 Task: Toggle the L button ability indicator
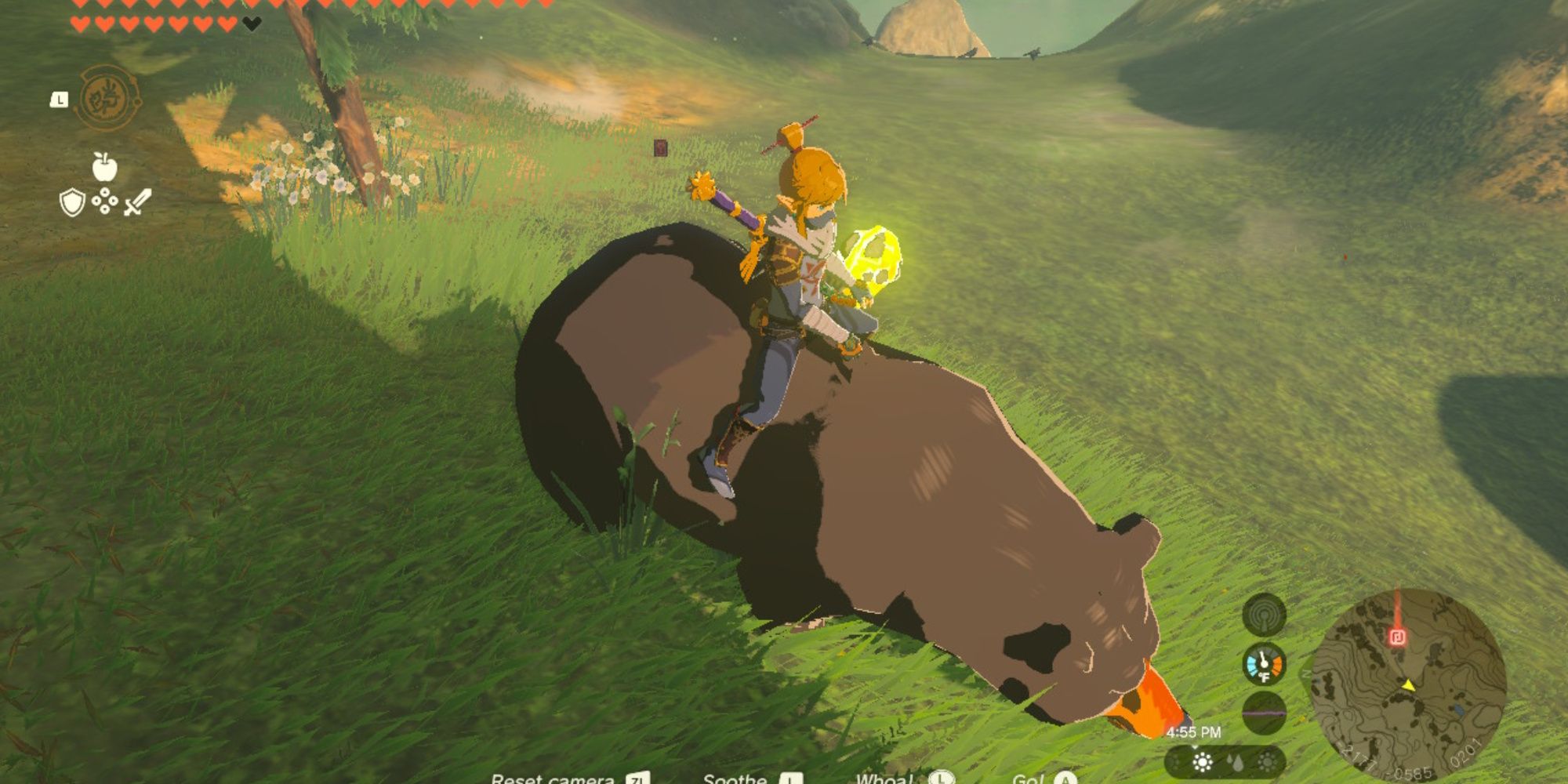coord(58,100)
